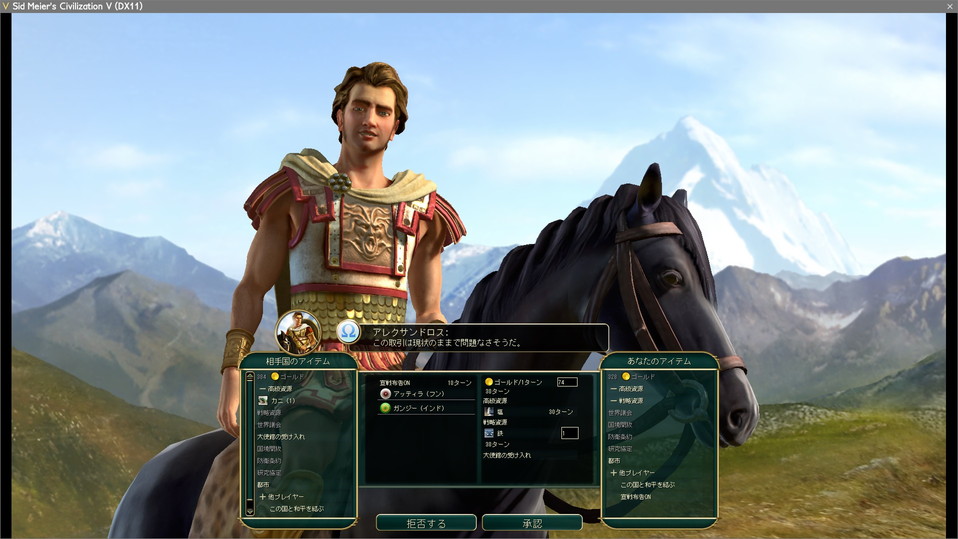
Task: Remove アッティラ (フン) from the deal
Action: (418, 394)
